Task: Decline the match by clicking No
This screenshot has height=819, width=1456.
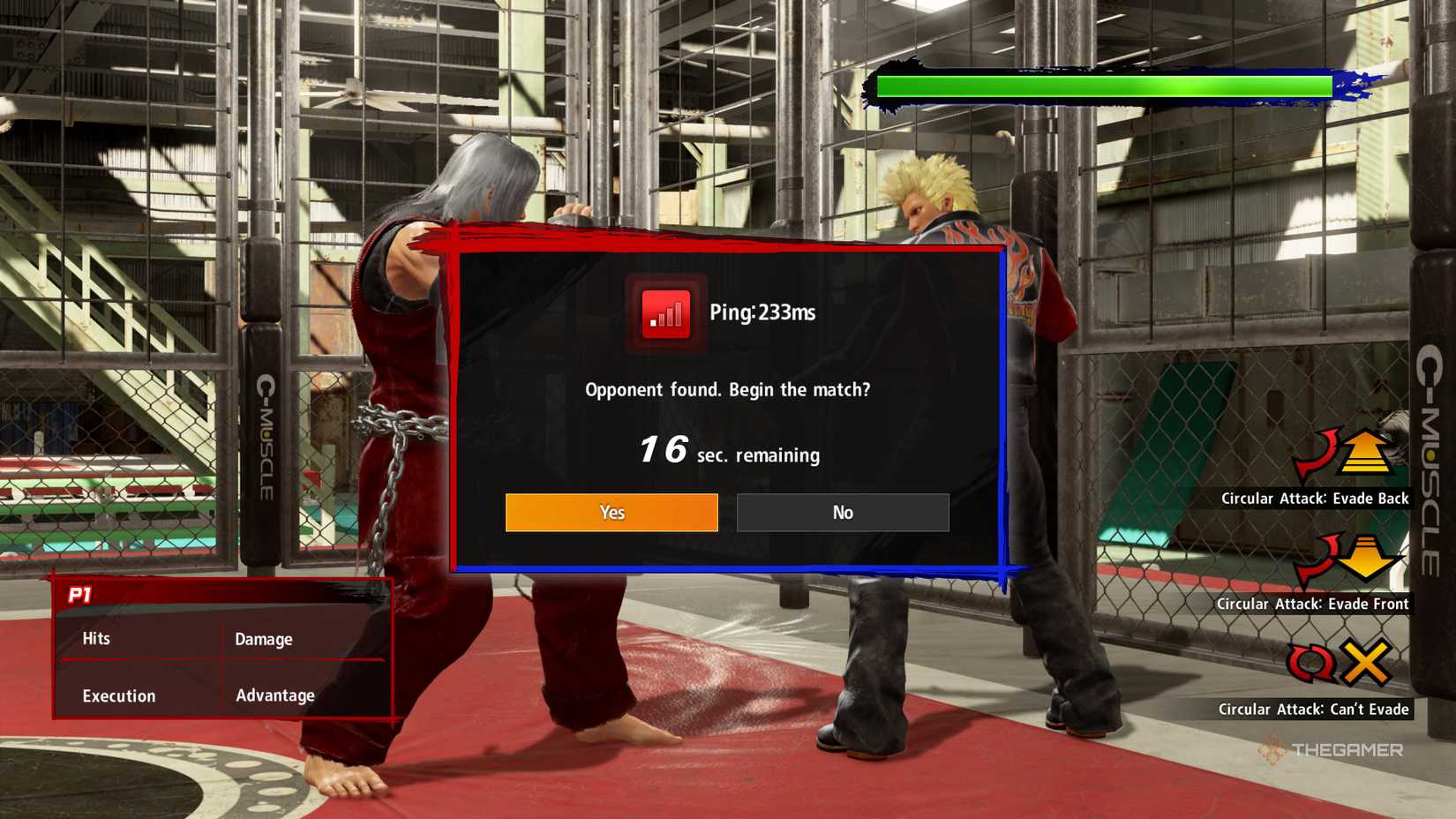Action: click(x=842, y=512)
